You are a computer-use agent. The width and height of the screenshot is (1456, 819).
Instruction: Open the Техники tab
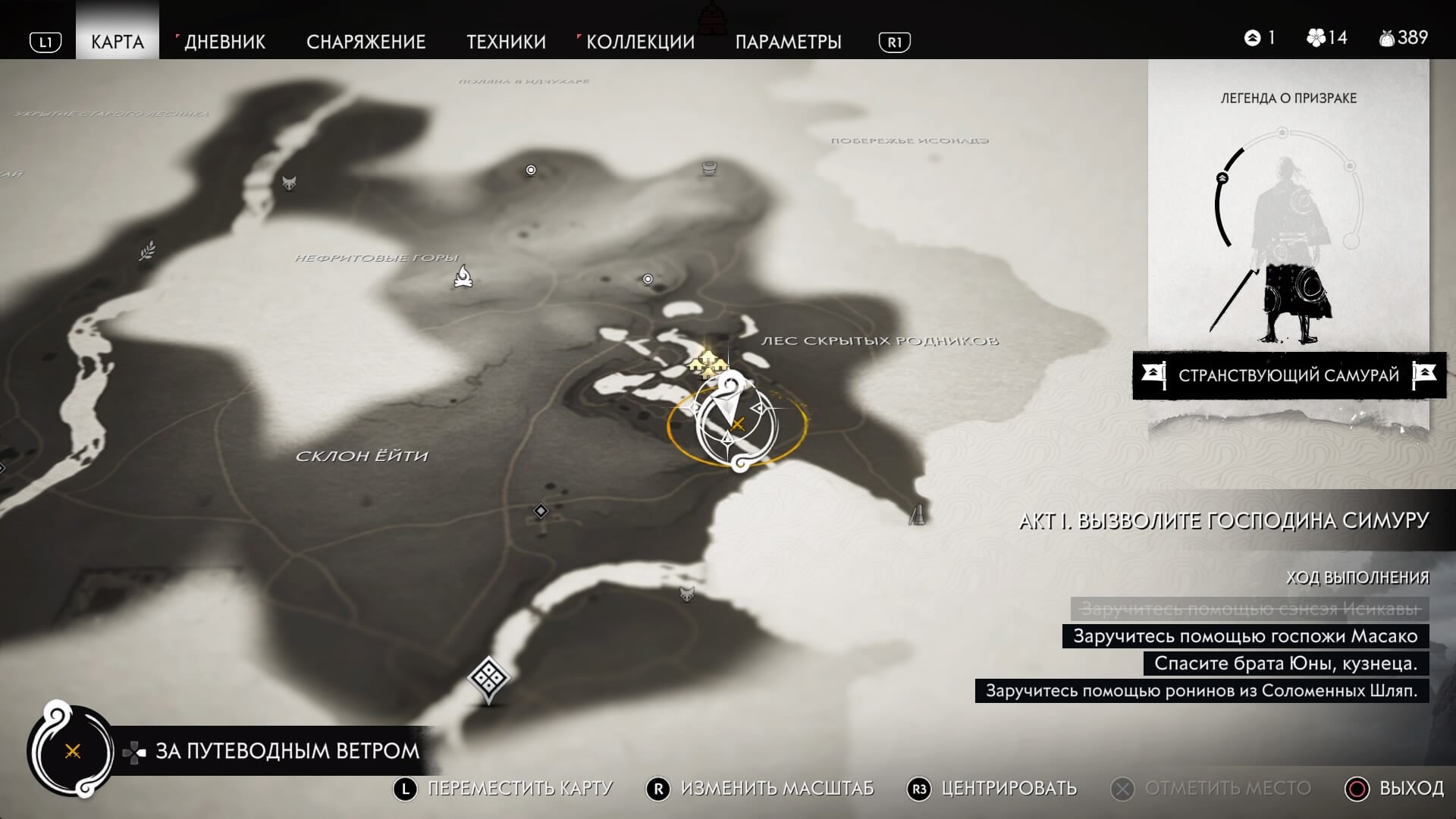(x=506, y=42)
